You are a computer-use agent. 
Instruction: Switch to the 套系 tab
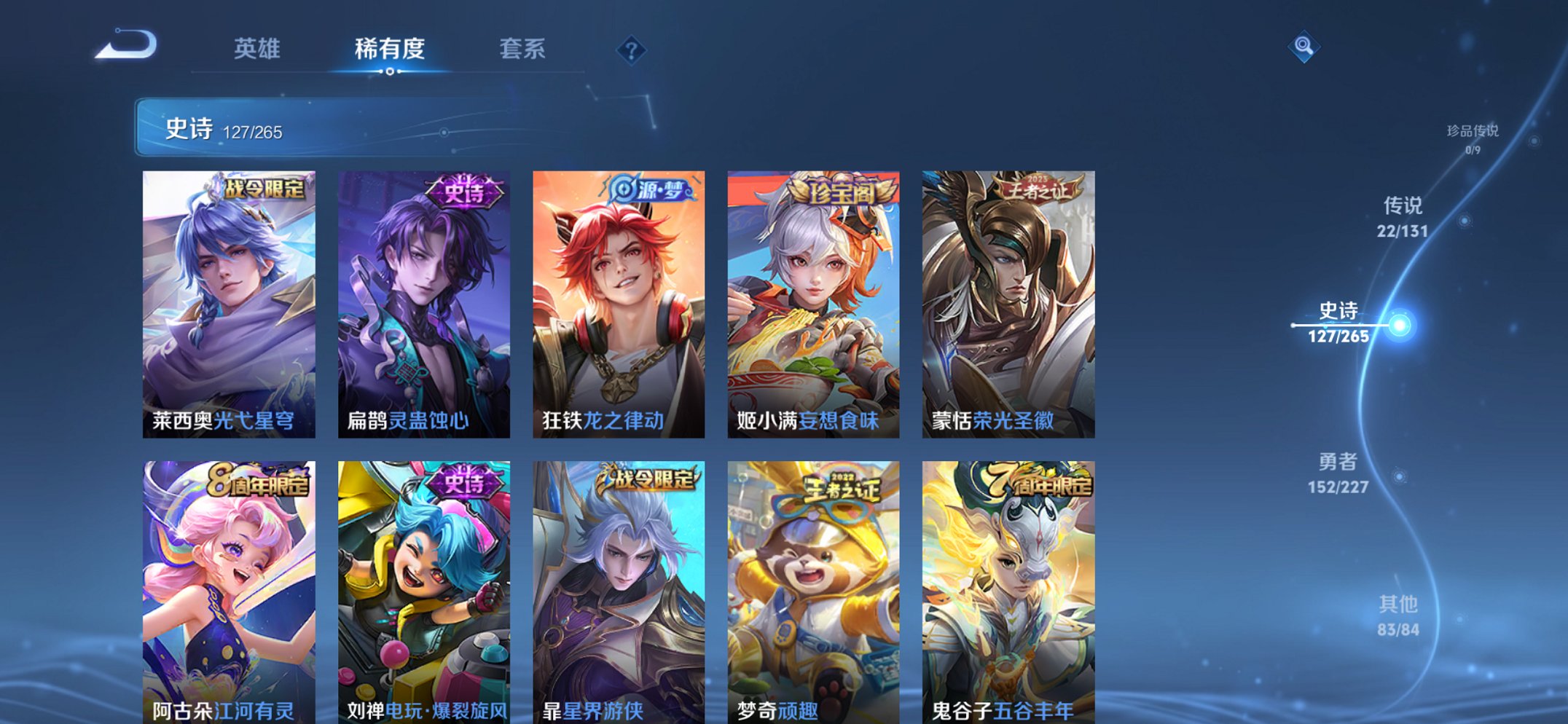click(523, 50)
